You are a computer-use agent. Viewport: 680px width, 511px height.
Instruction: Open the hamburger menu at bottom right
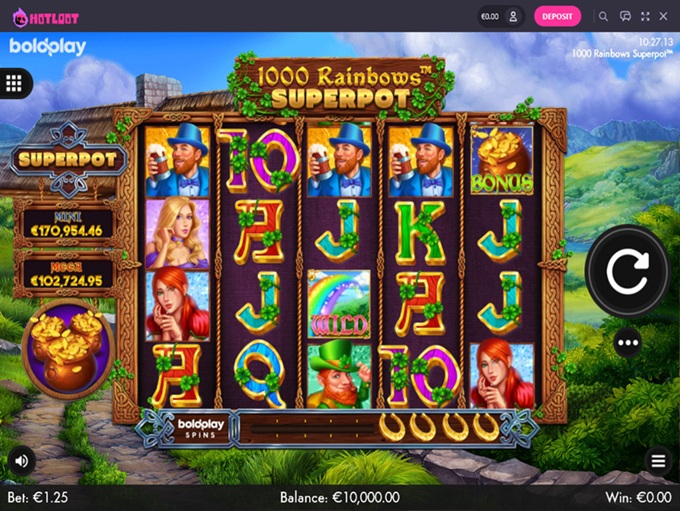click(658, 461)
